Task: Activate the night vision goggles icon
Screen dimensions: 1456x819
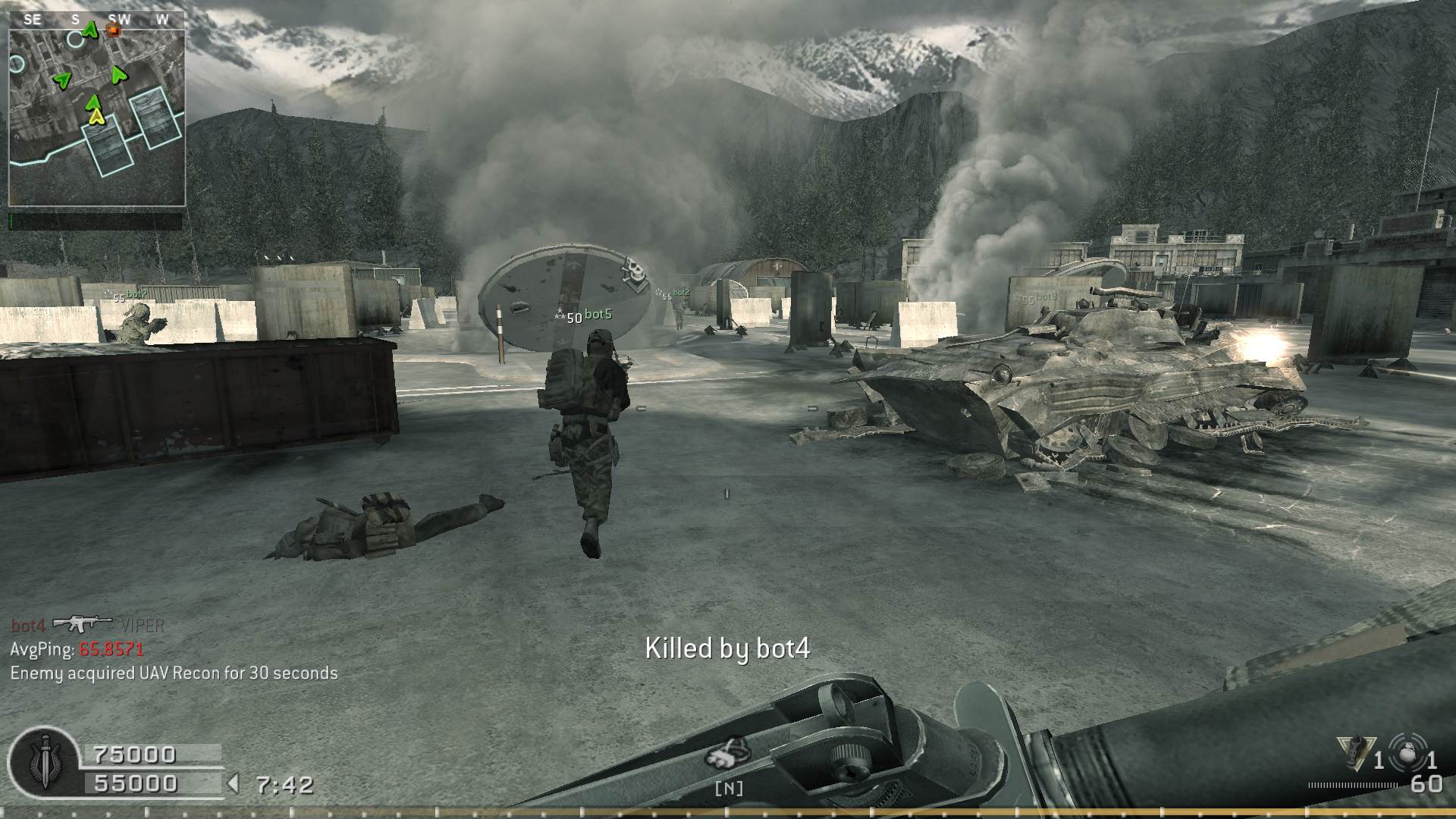Action: click(728, 752)
